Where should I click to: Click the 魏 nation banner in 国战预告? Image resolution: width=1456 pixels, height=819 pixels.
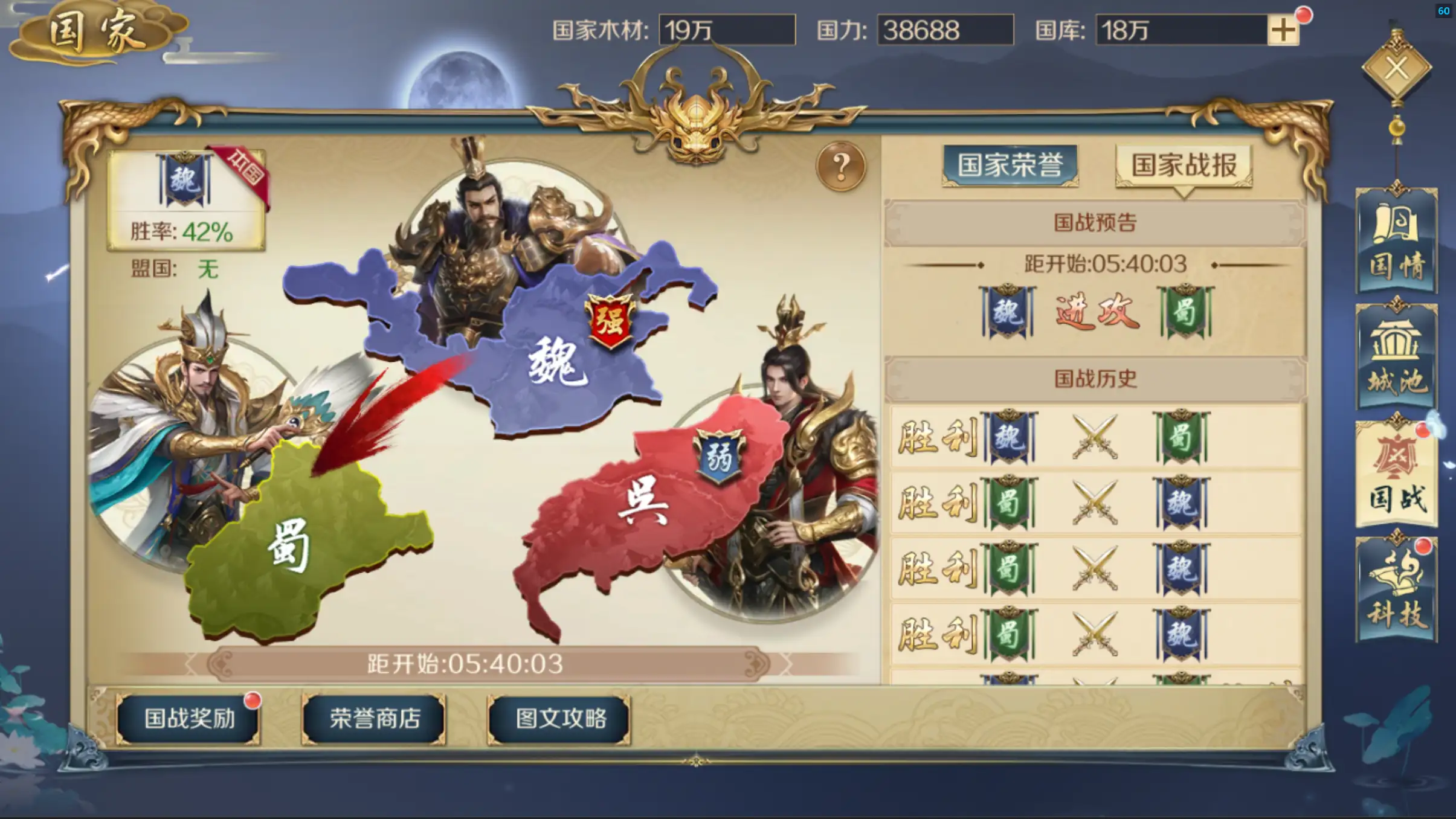pos(1005,311)
